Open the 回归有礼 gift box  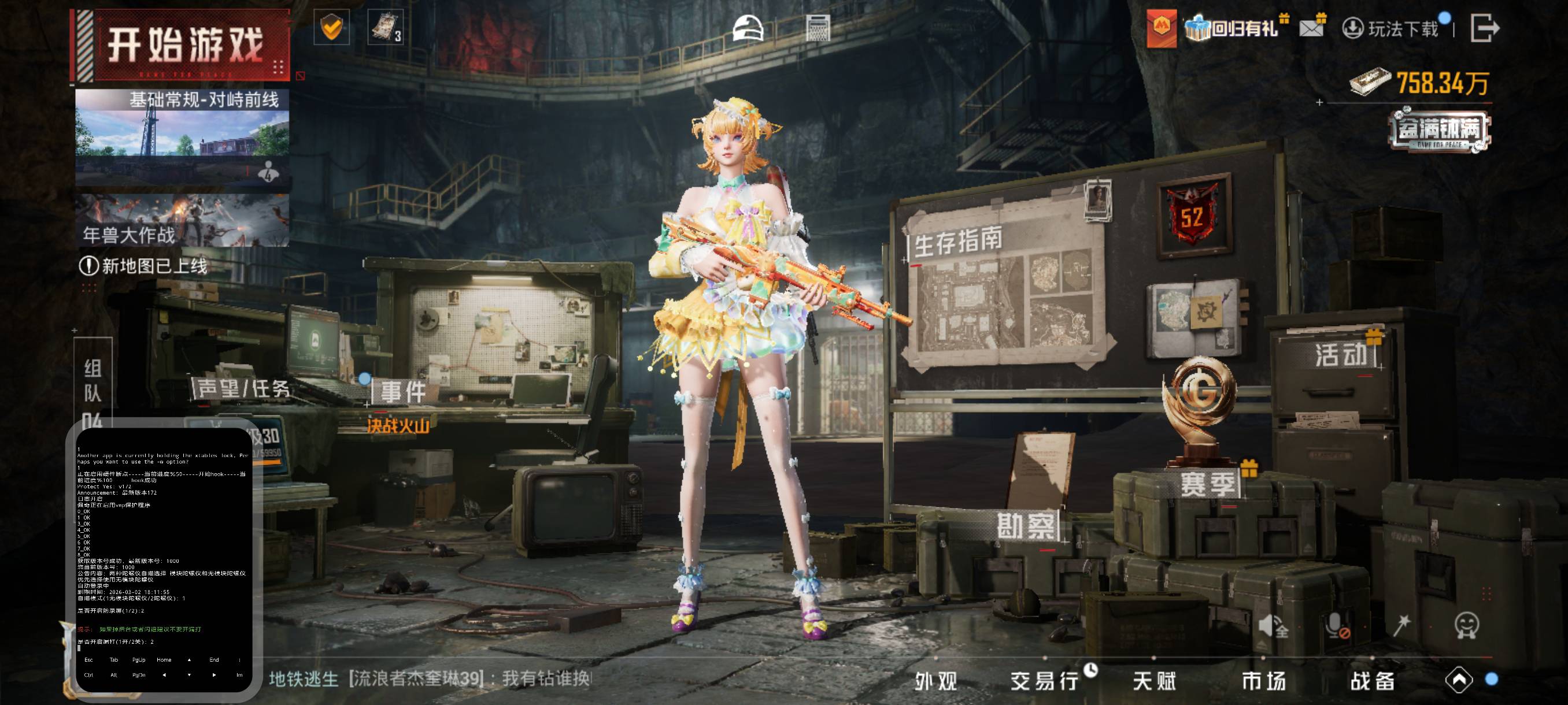pos(1236,28)
